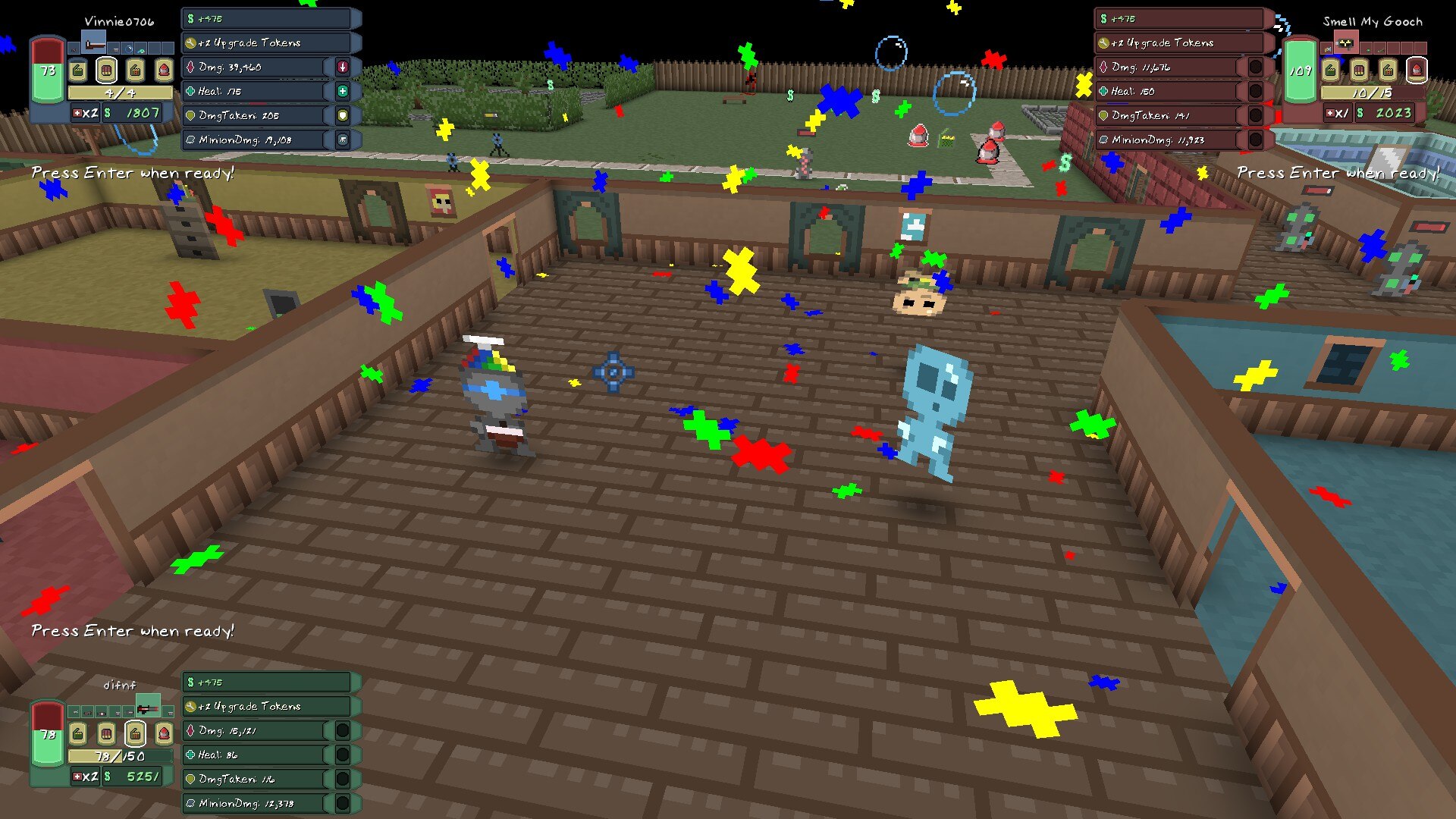Click Vinnie0706's green Heal award badge

click(x=343, y=91)
